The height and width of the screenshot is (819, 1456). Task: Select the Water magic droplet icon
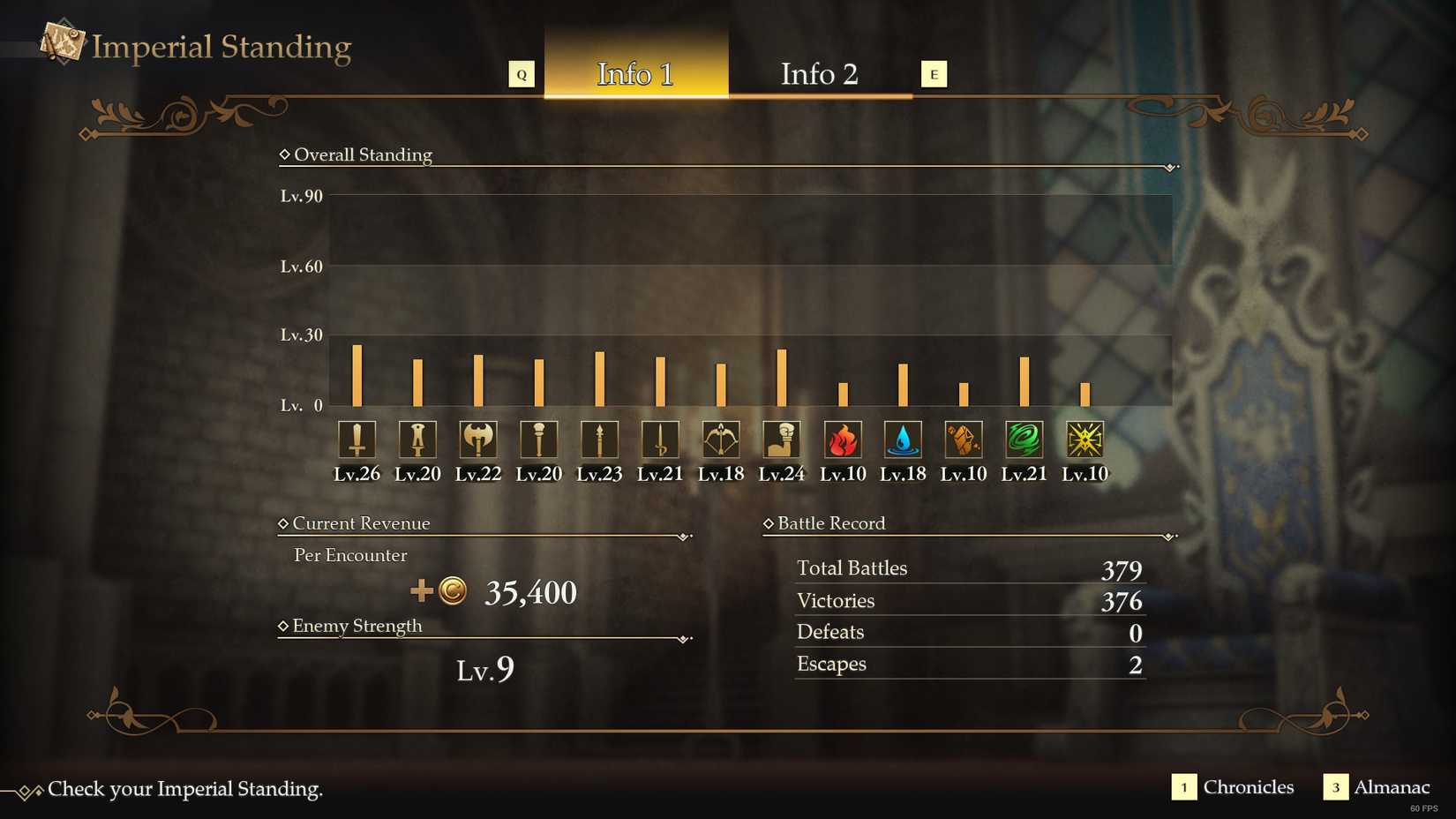[x=902, y=439]
